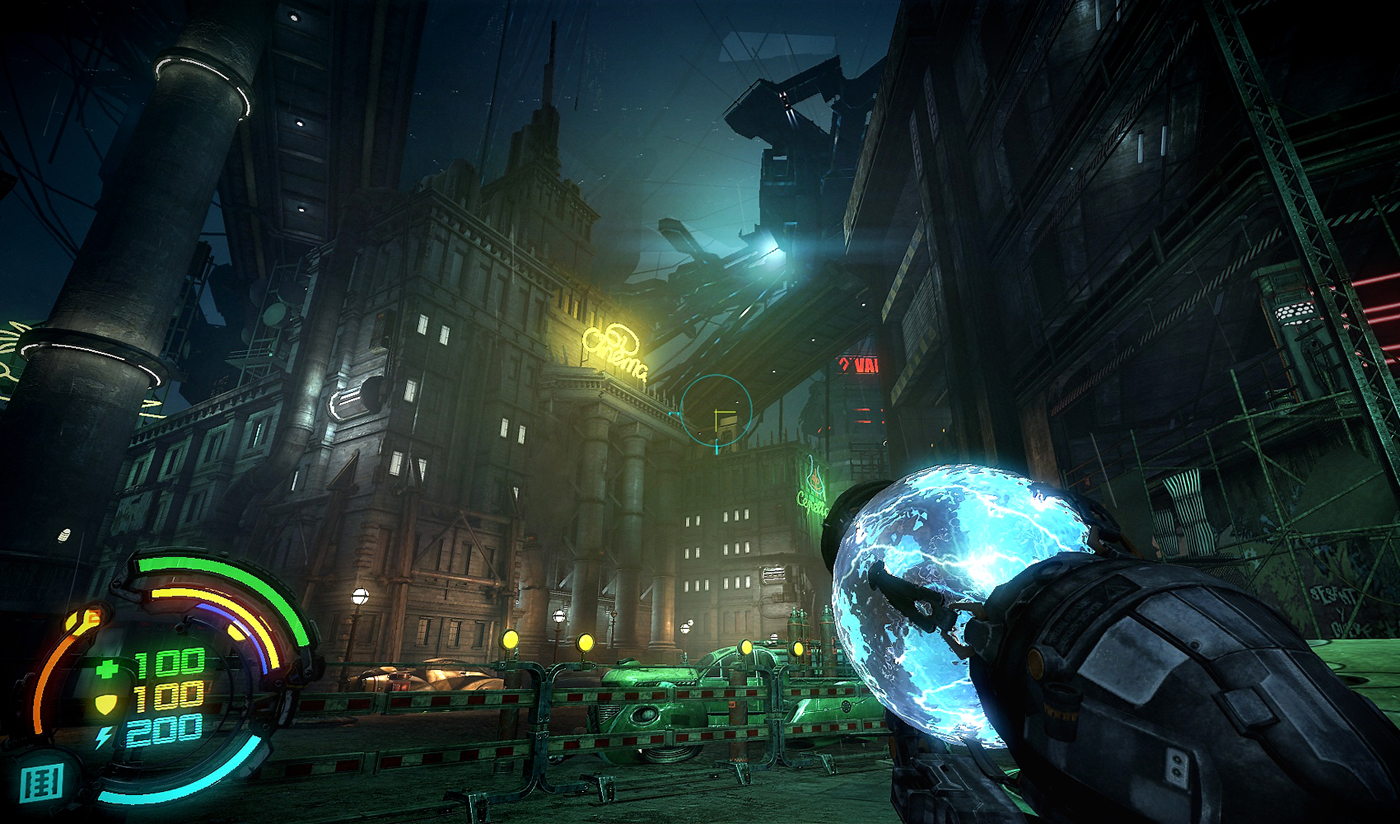Select the red VAL neon sign
The image size is (1400, 824).
866,365
